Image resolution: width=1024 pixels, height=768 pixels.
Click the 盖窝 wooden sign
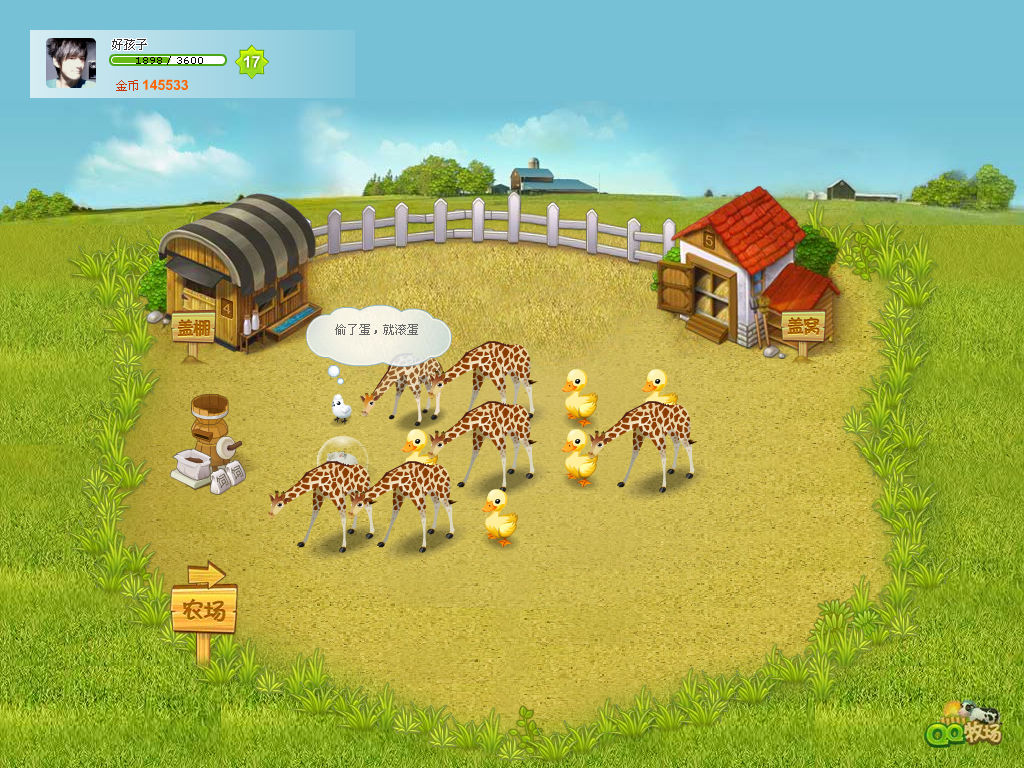[x=802, y=326]
